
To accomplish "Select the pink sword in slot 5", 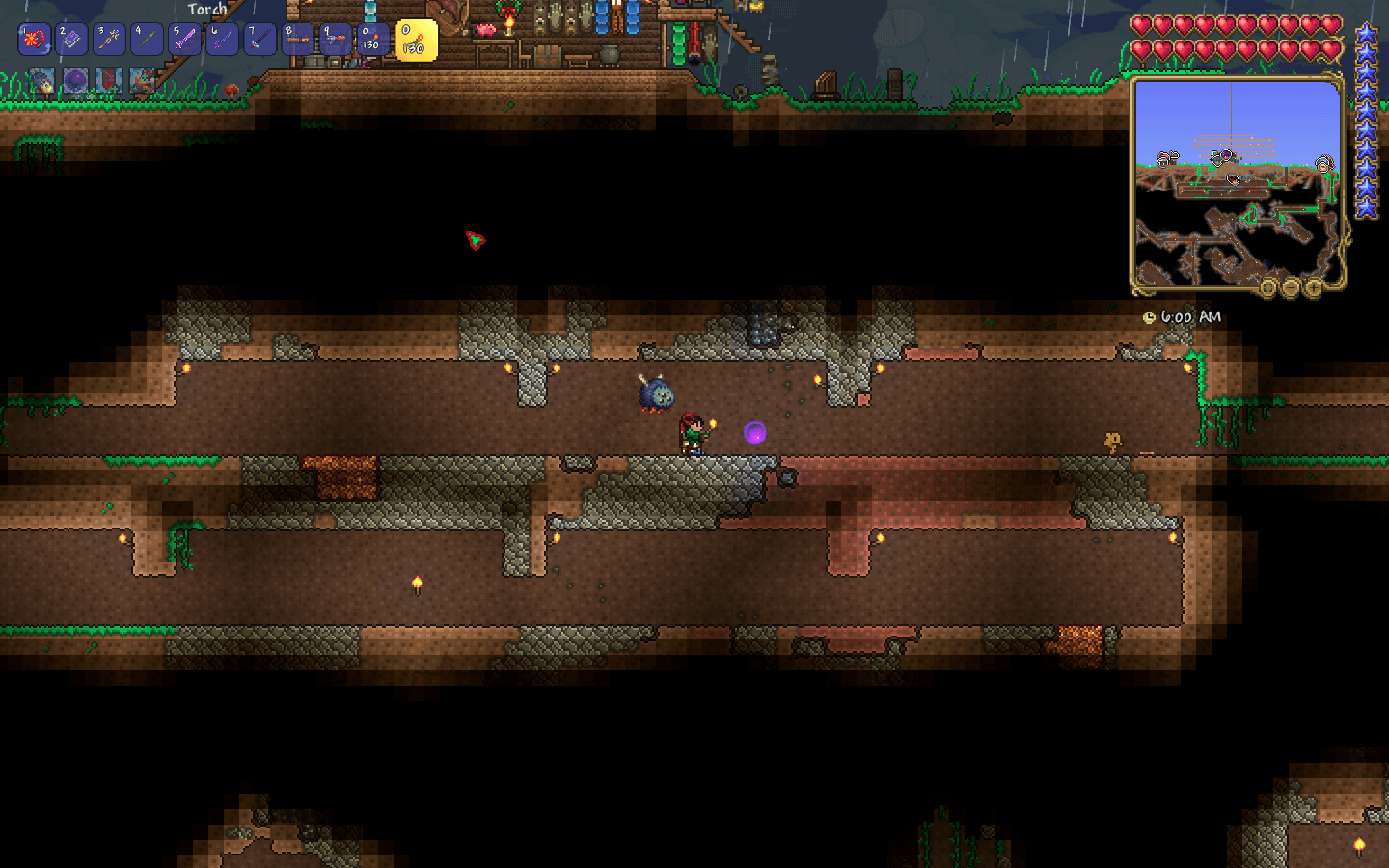I will pos(184,40).
